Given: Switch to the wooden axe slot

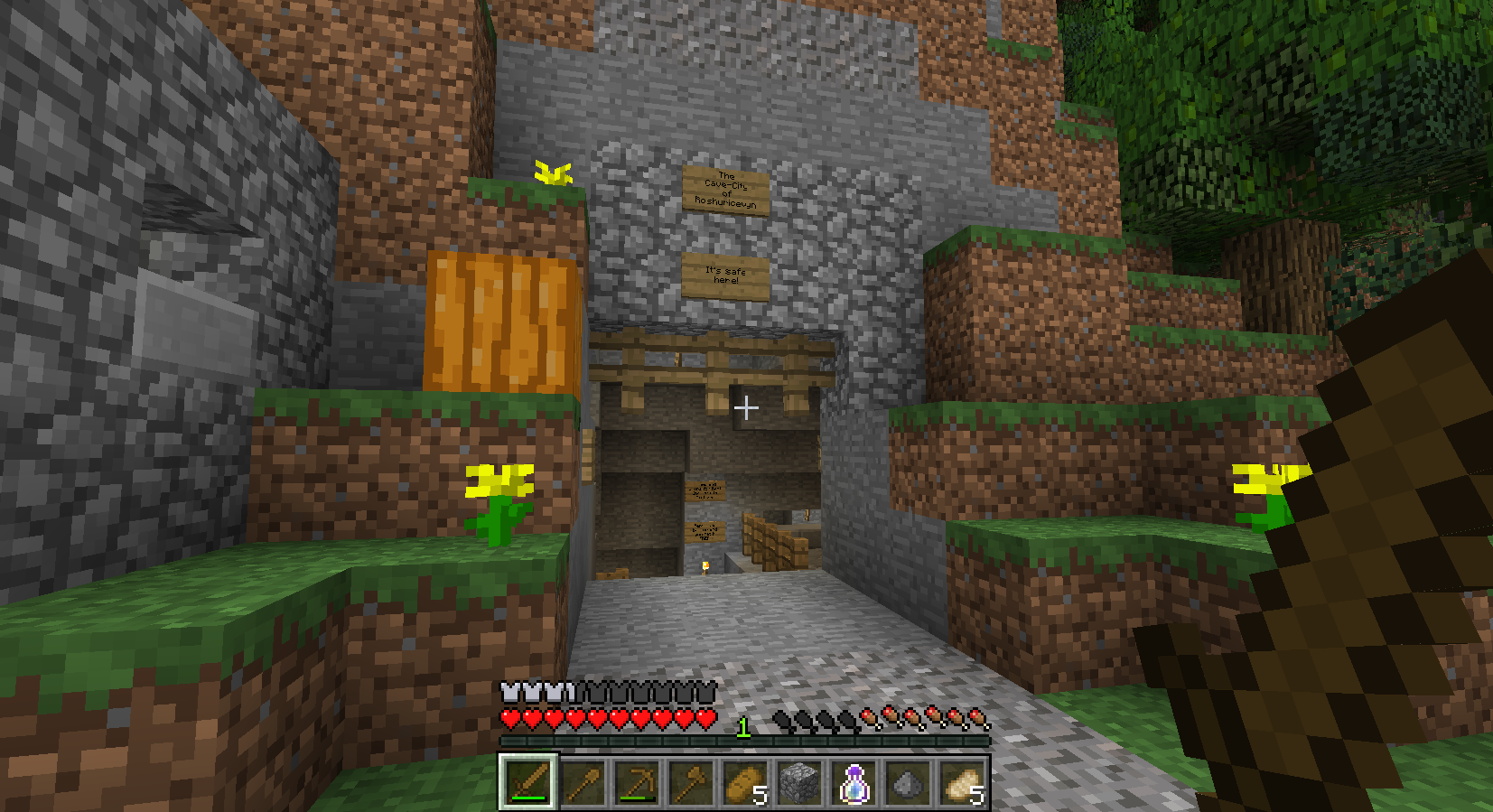Looking at the screenshot, I should coord(691,782).
